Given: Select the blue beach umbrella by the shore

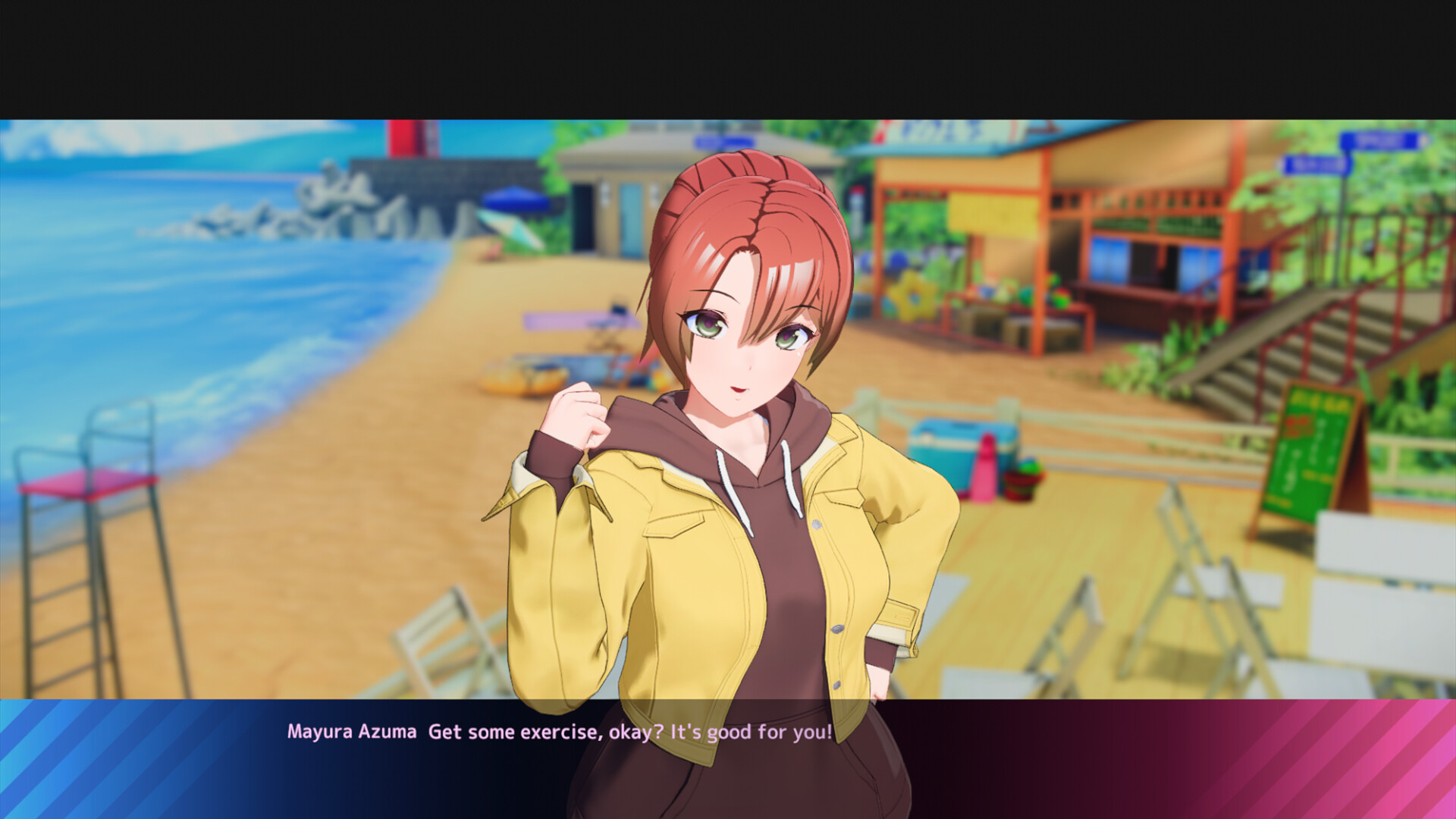Looking at the screenshot, I should click(x=516, y=201).
